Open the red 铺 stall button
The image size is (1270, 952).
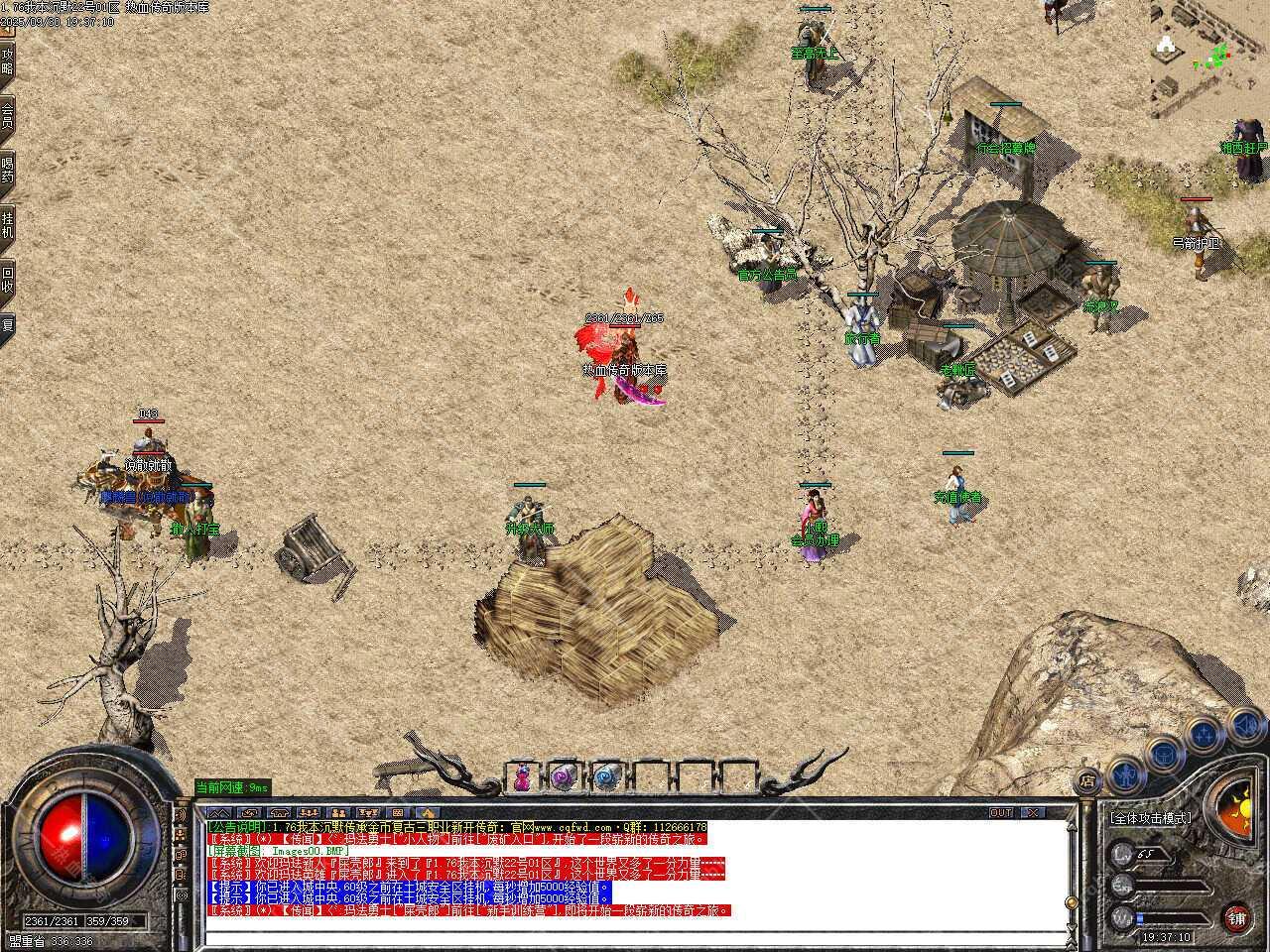pyautogui.click(x=1235, y=916)
